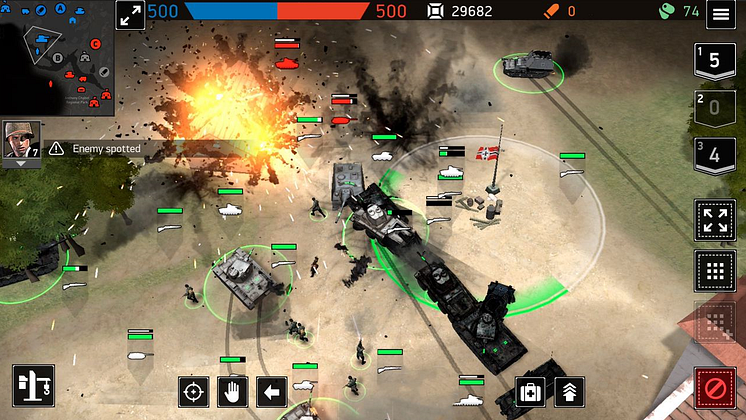
Task: Click the left arrow retreat command
Action: click(x=271, y=392)
